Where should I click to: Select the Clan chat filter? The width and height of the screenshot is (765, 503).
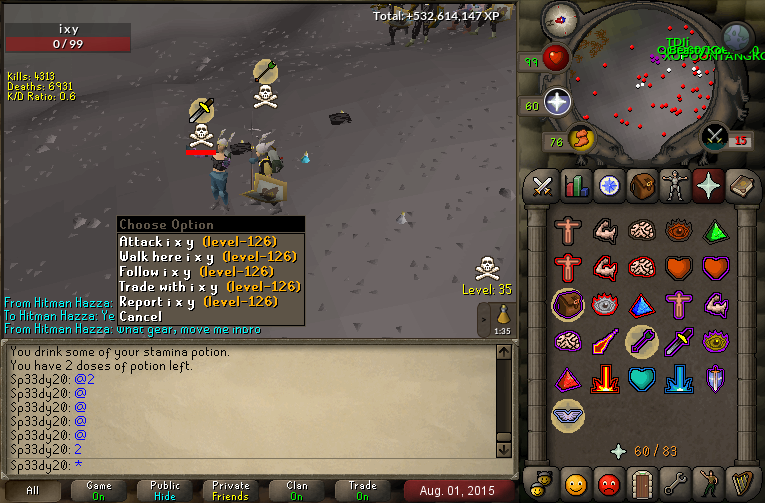tap(296, 490)
